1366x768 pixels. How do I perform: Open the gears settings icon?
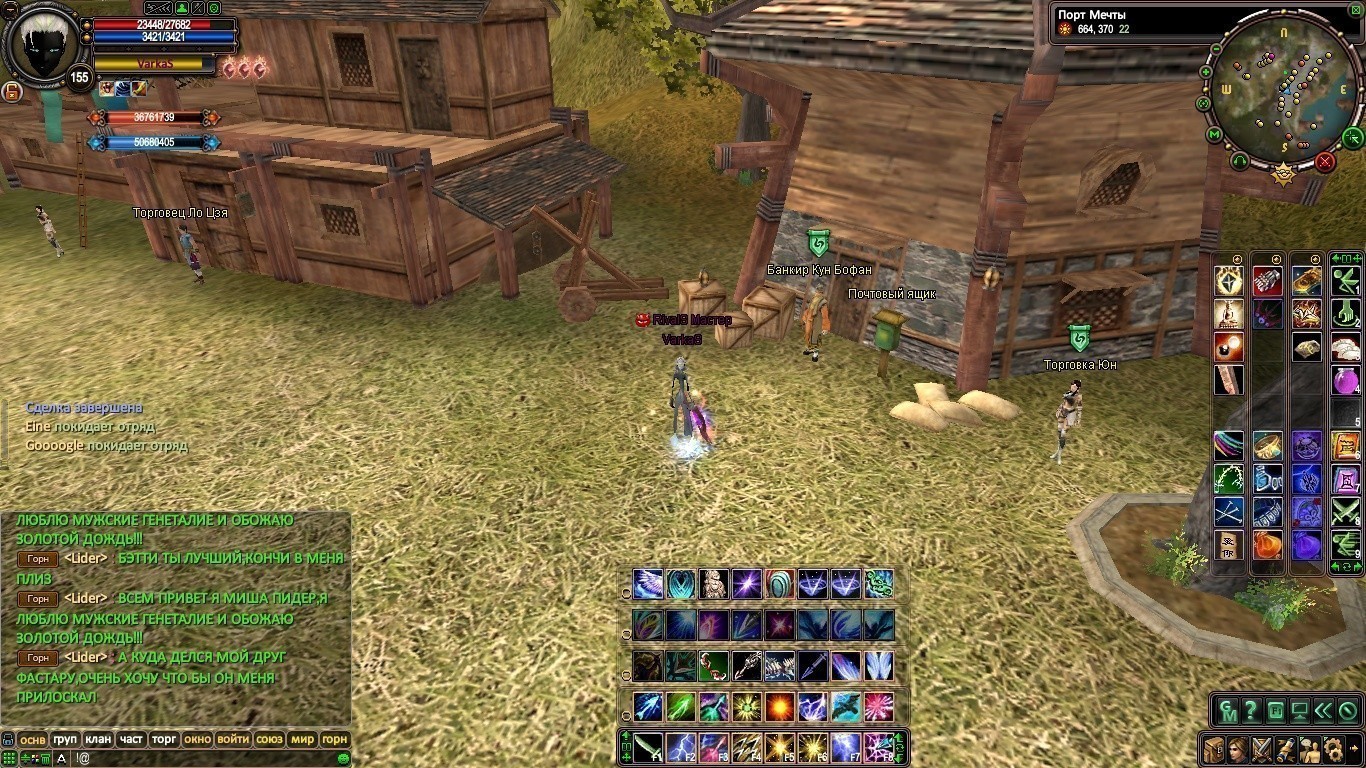coord(1333,749)
